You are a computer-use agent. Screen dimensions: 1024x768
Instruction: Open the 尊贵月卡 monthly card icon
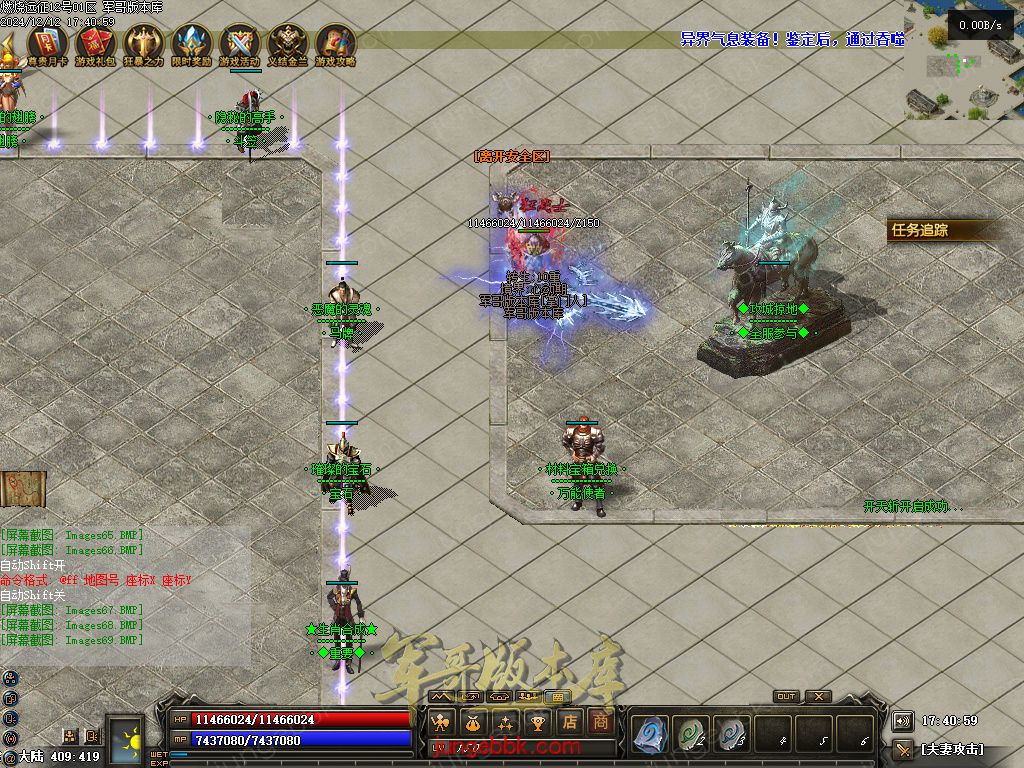[46, 43]
